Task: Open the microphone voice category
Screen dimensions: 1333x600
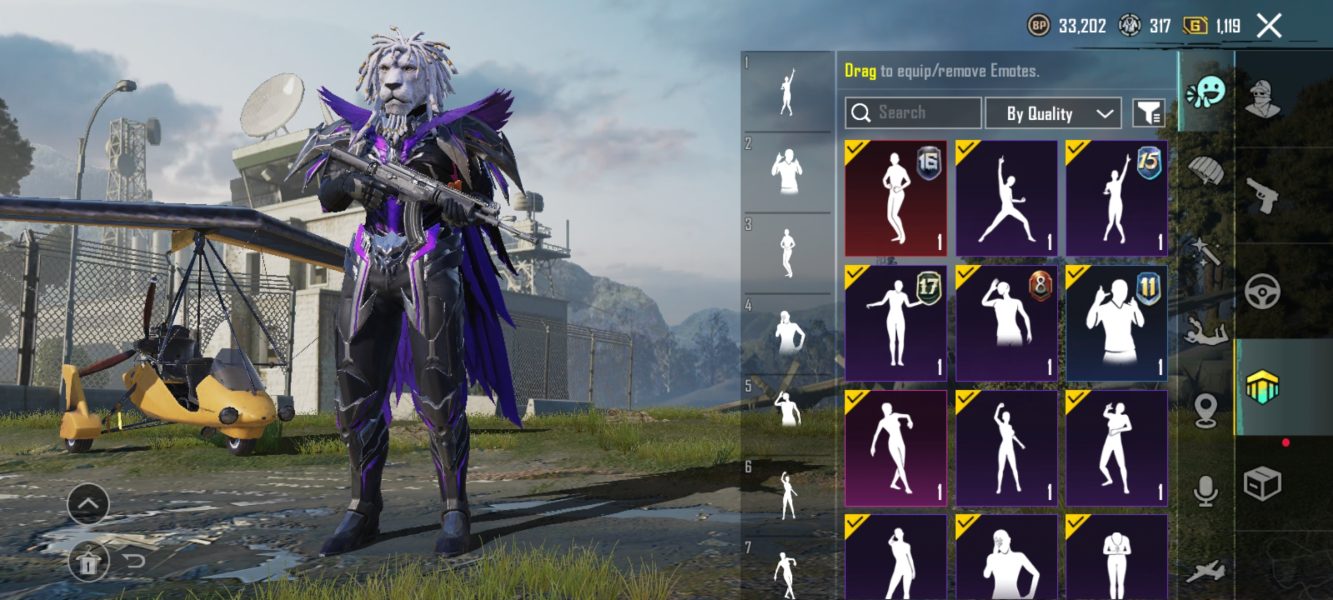Action: [1206, 490]
